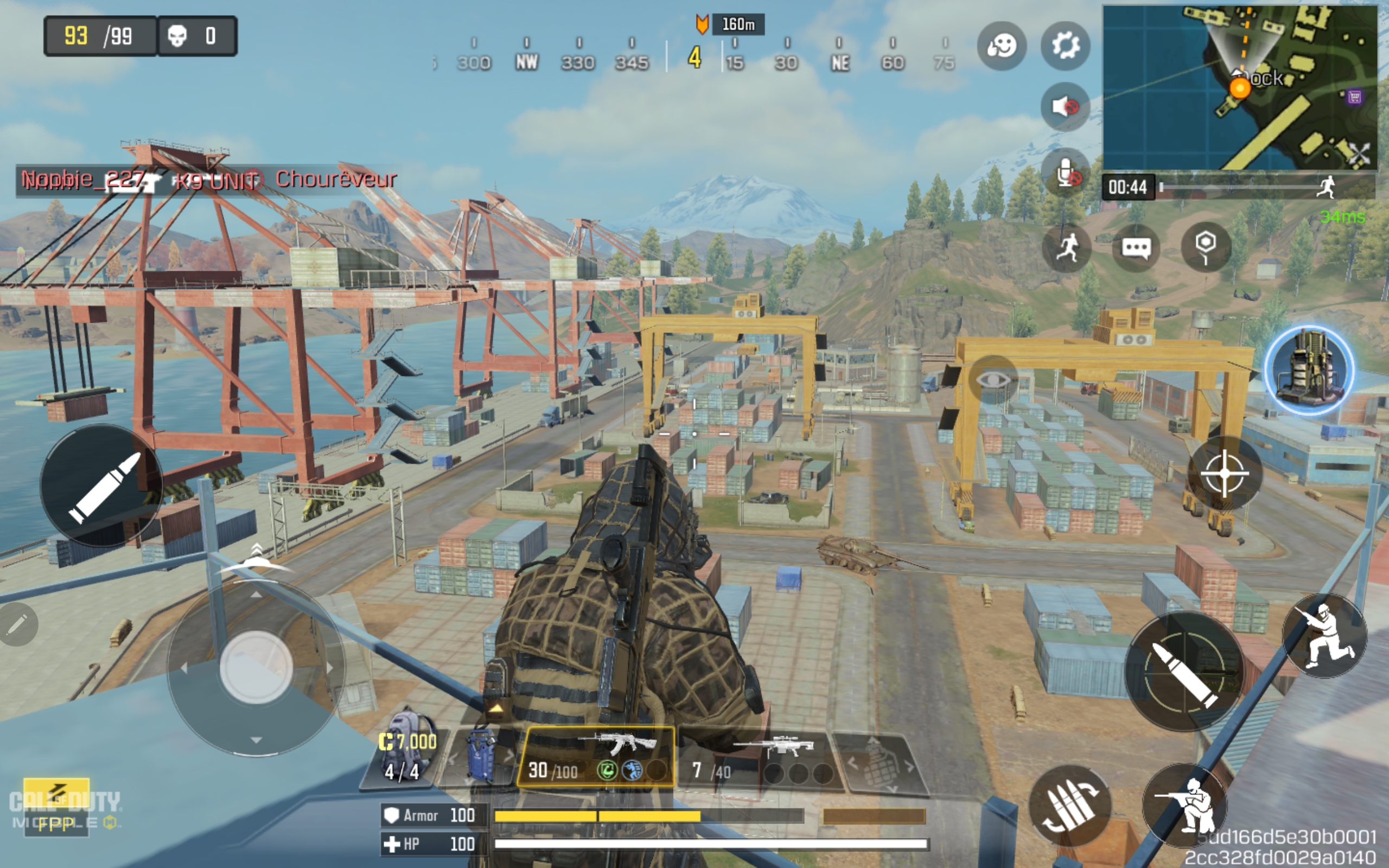Tap the free-look eye button

(x=992, y=379)
